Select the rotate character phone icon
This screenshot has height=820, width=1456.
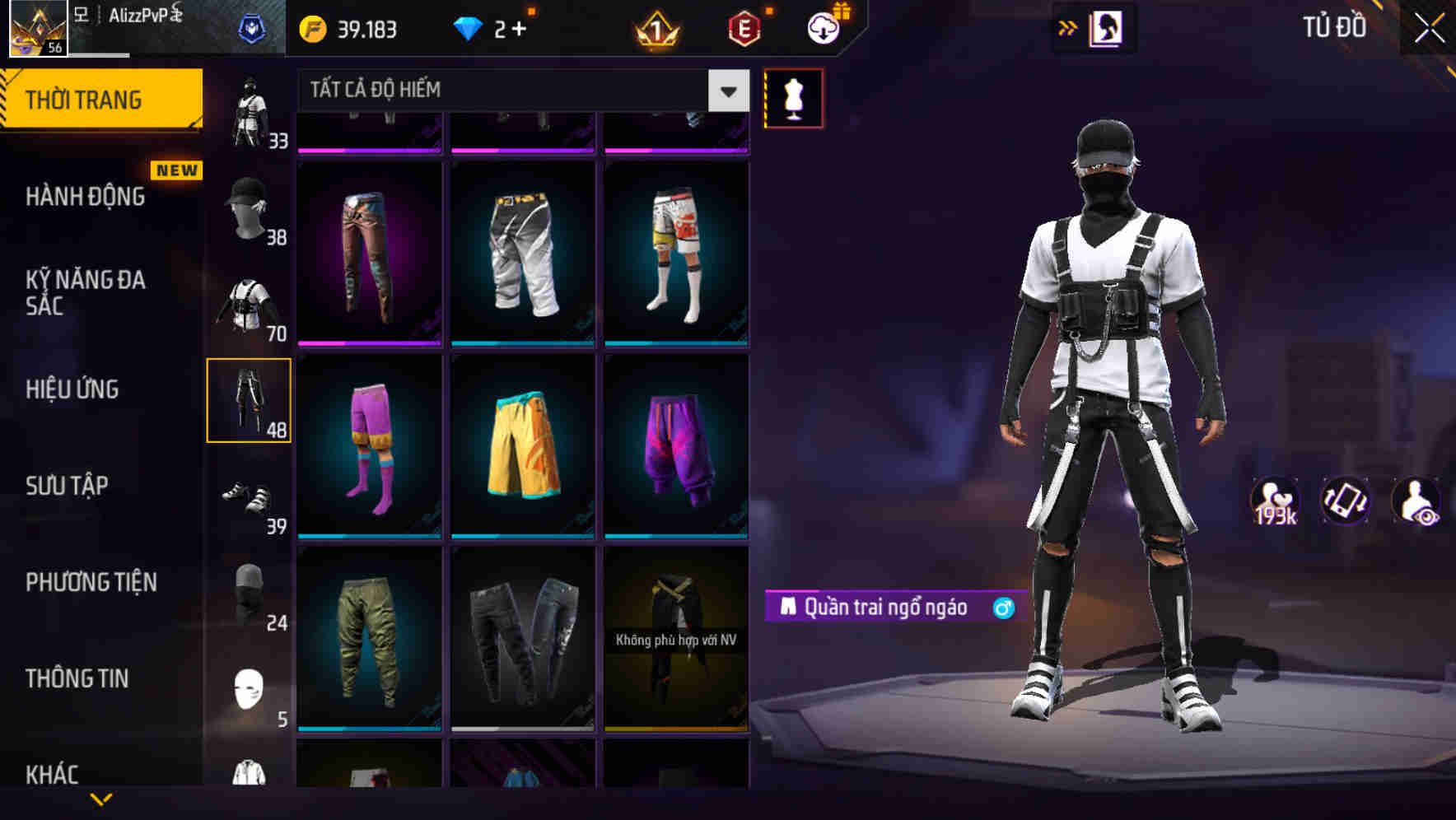tap(1347, 502)
